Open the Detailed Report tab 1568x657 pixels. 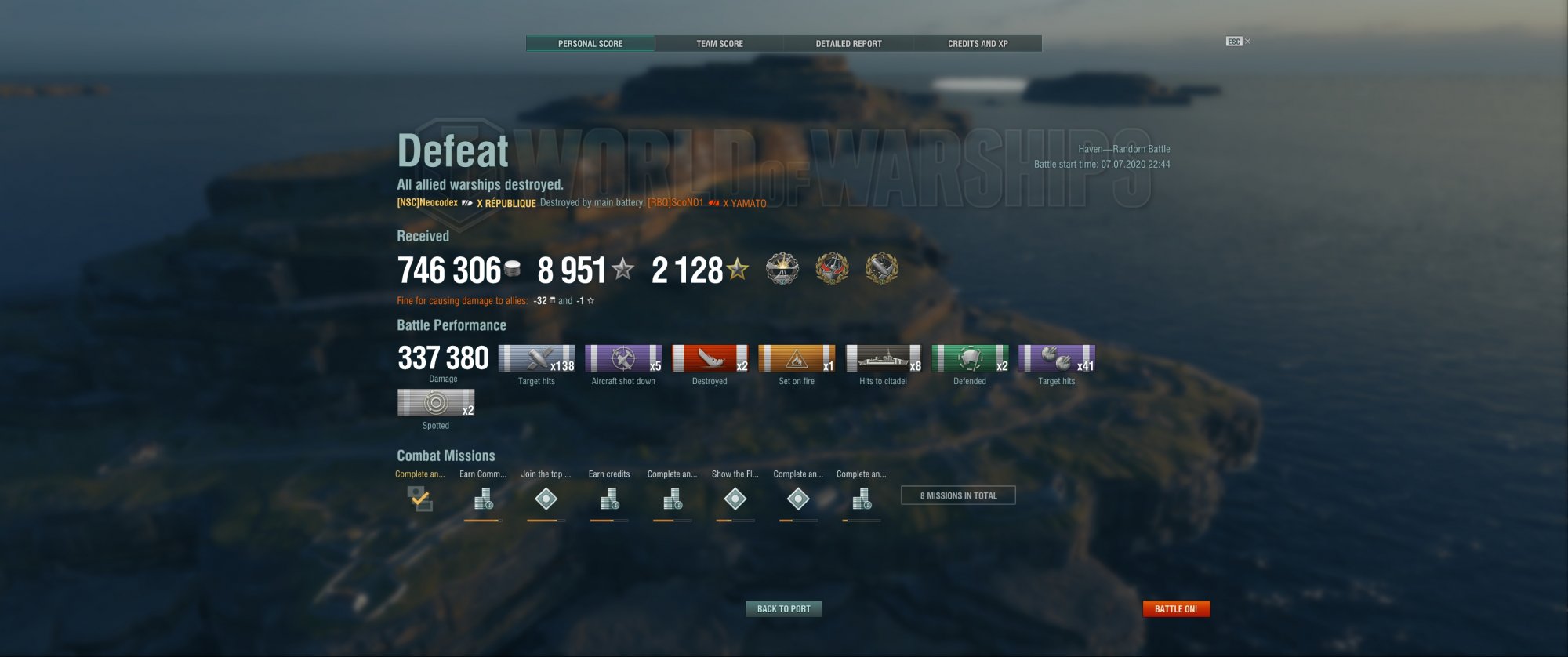click(848, 44)
